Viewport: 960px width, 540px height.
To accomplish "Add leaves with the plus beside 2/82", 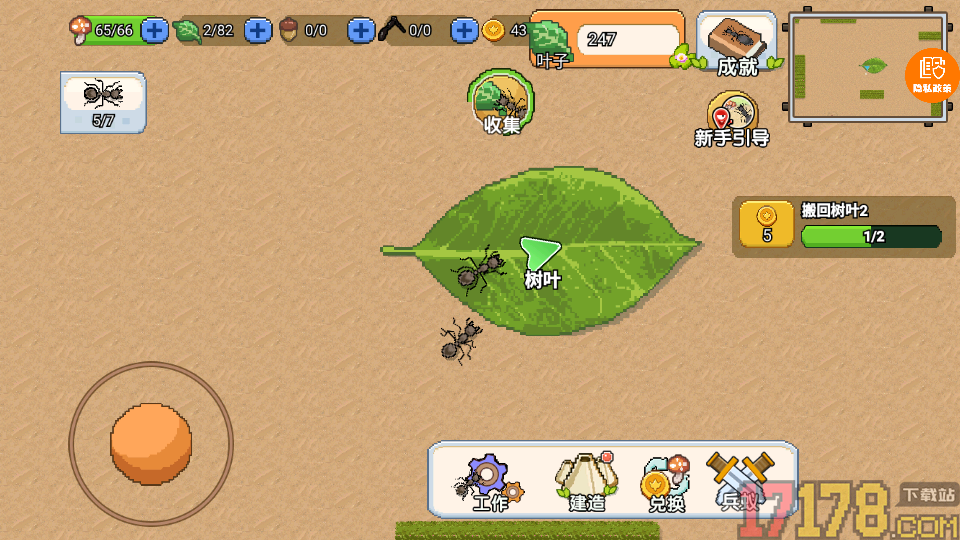I will click(258, 30).
